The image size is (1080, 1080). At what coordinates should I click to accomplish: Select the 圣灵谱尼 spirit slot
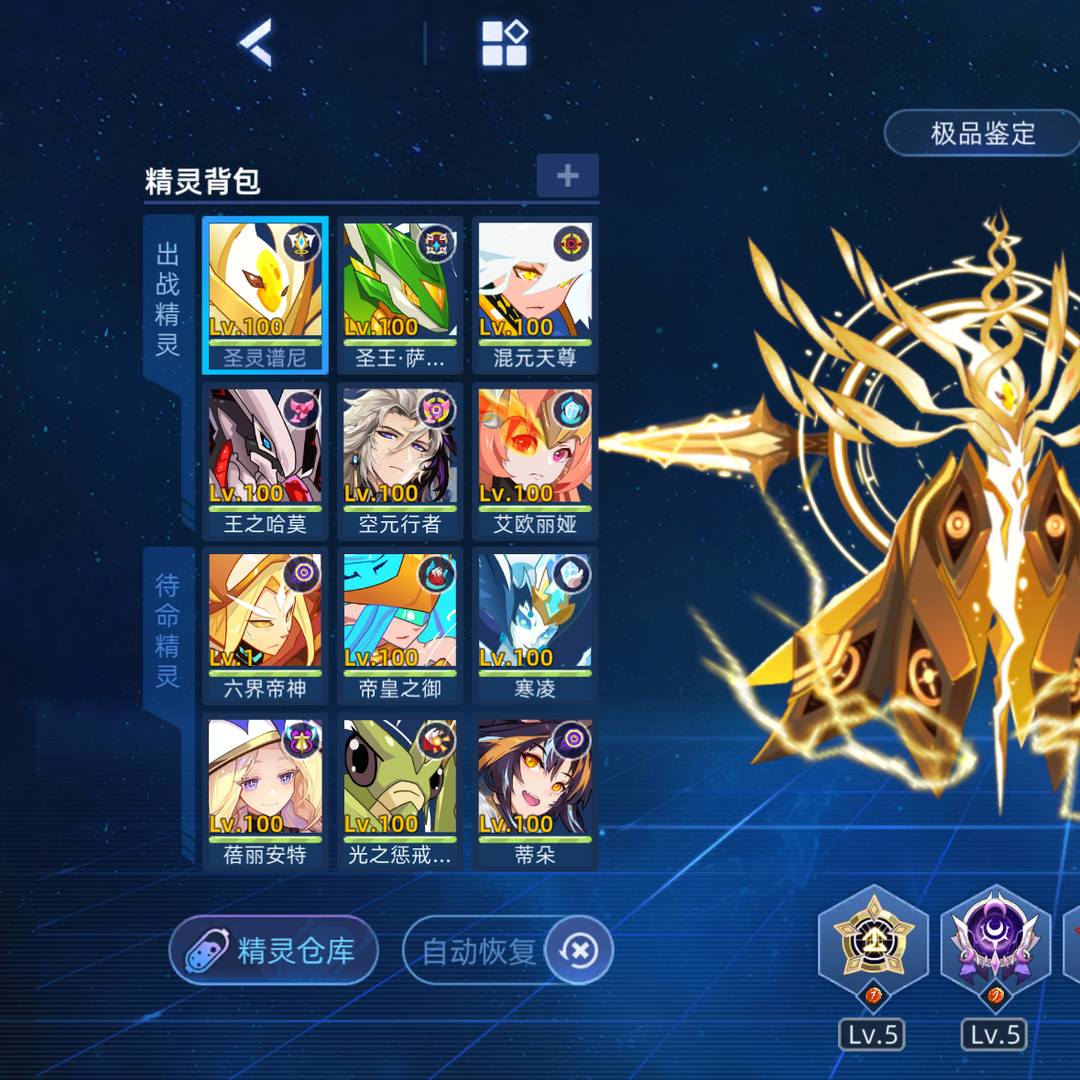coord(265,294)
